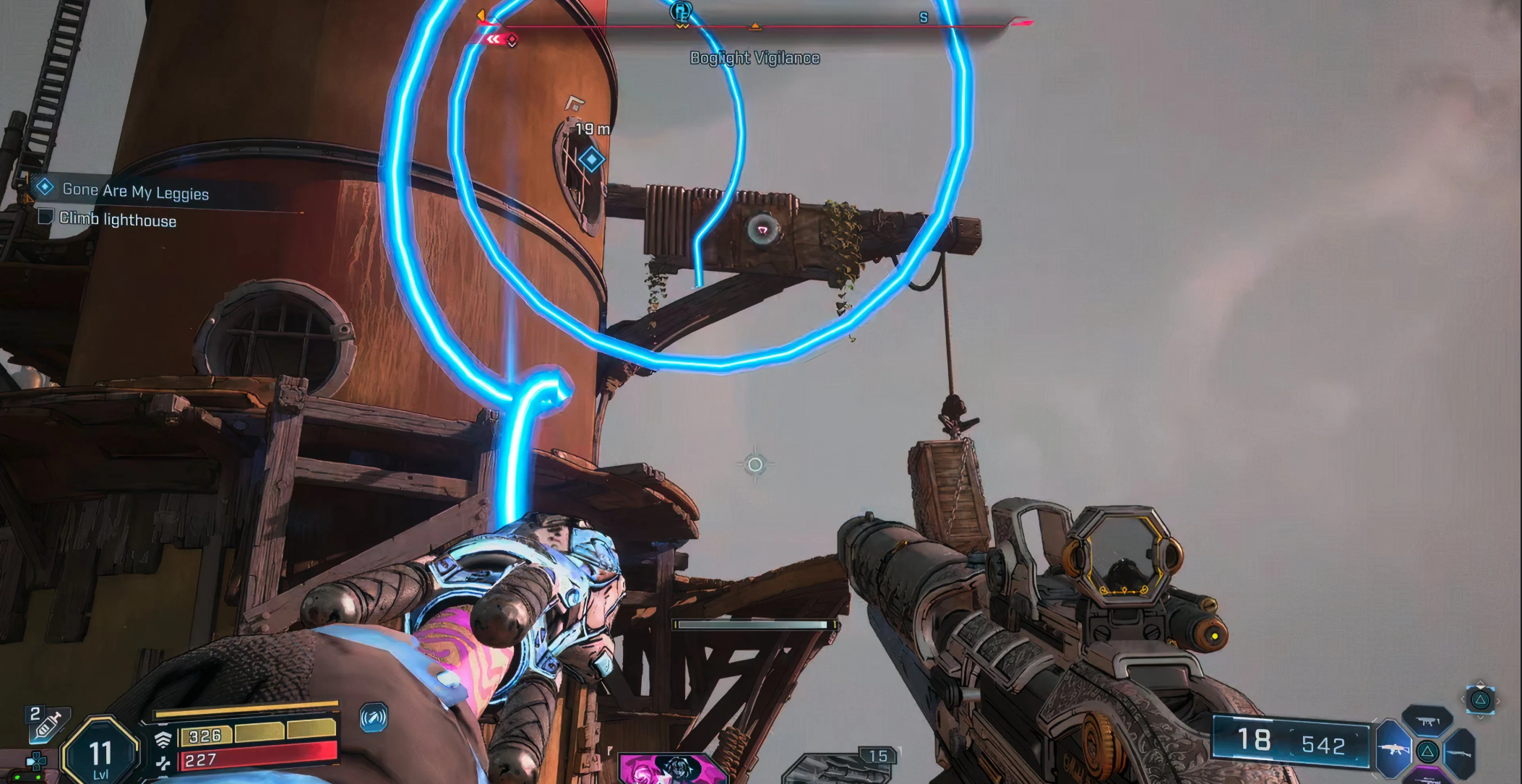Image resolution: width=1522 pixels, height=784 pixels.
Task: Switch to the purple sniper rifle slot
Action: pos(1427,778)
